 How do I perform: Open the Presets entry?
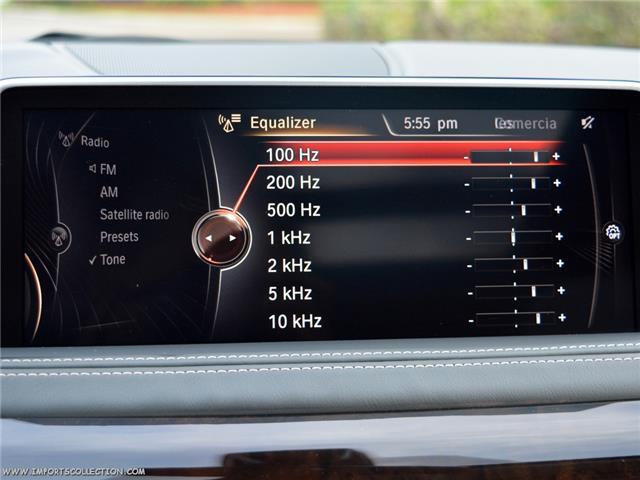pyautogui.click(x=119, y=237)
